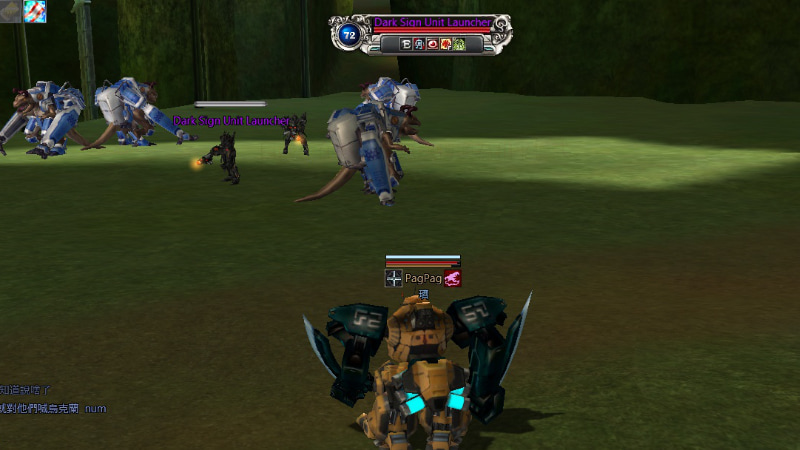Click the red-and-white striped buff icon

(35, 11)
